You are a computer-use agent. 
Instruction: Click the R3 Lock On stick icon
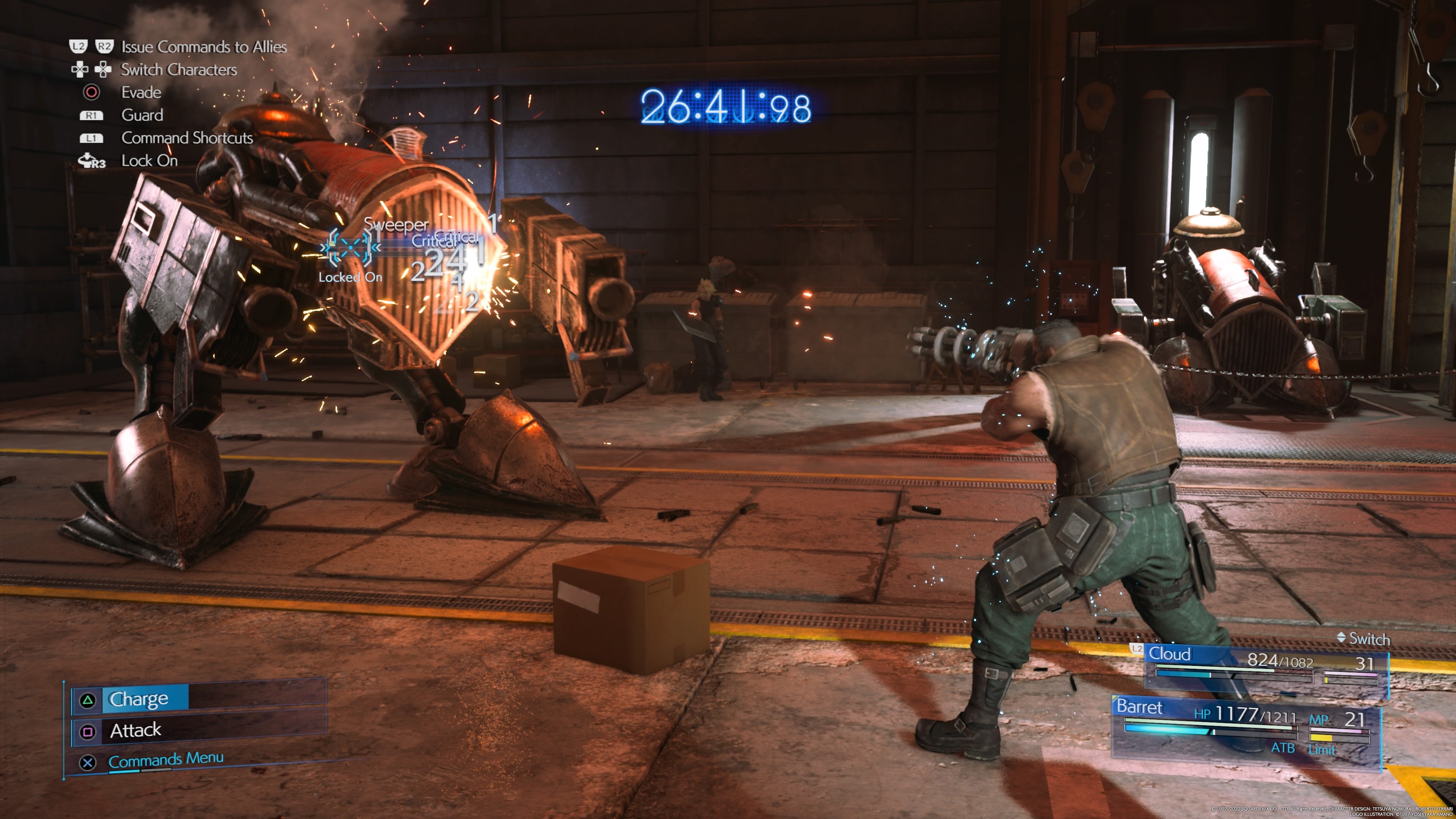91,160
